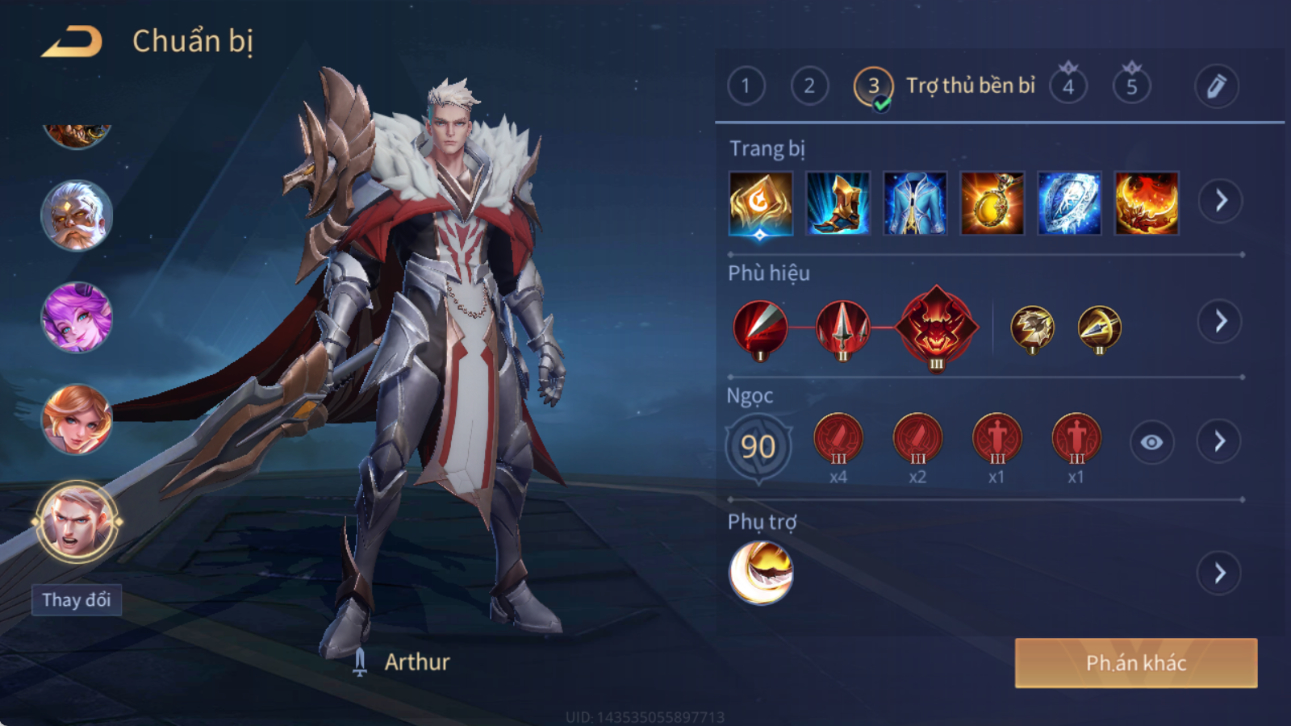Click the Thay đổi change hero button

[76, 600]
